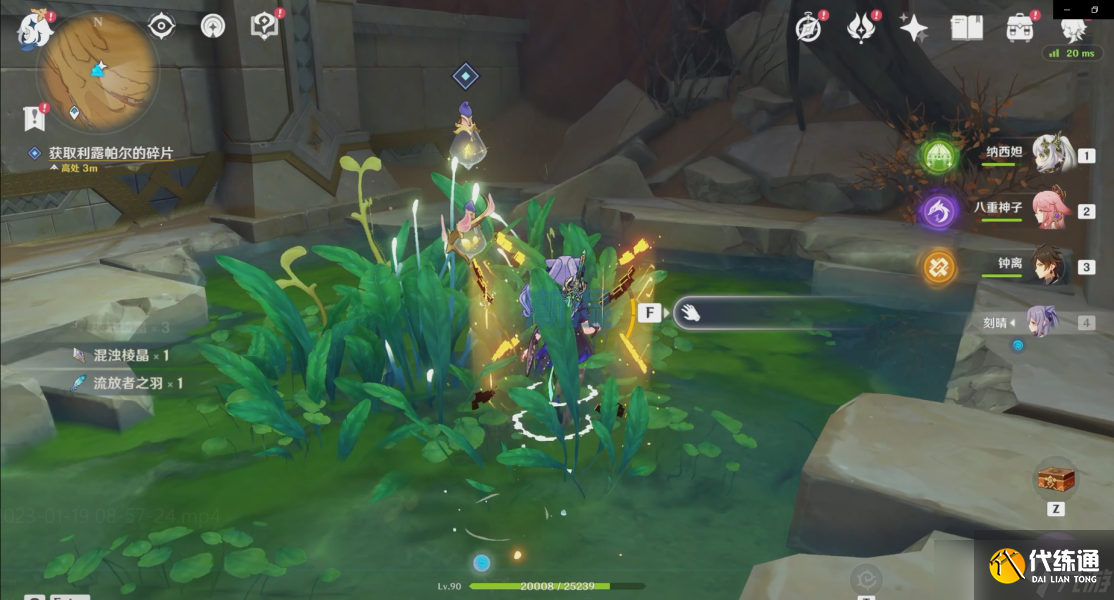
Task: Open the Paimon main menu
Action: click(34, 30)
